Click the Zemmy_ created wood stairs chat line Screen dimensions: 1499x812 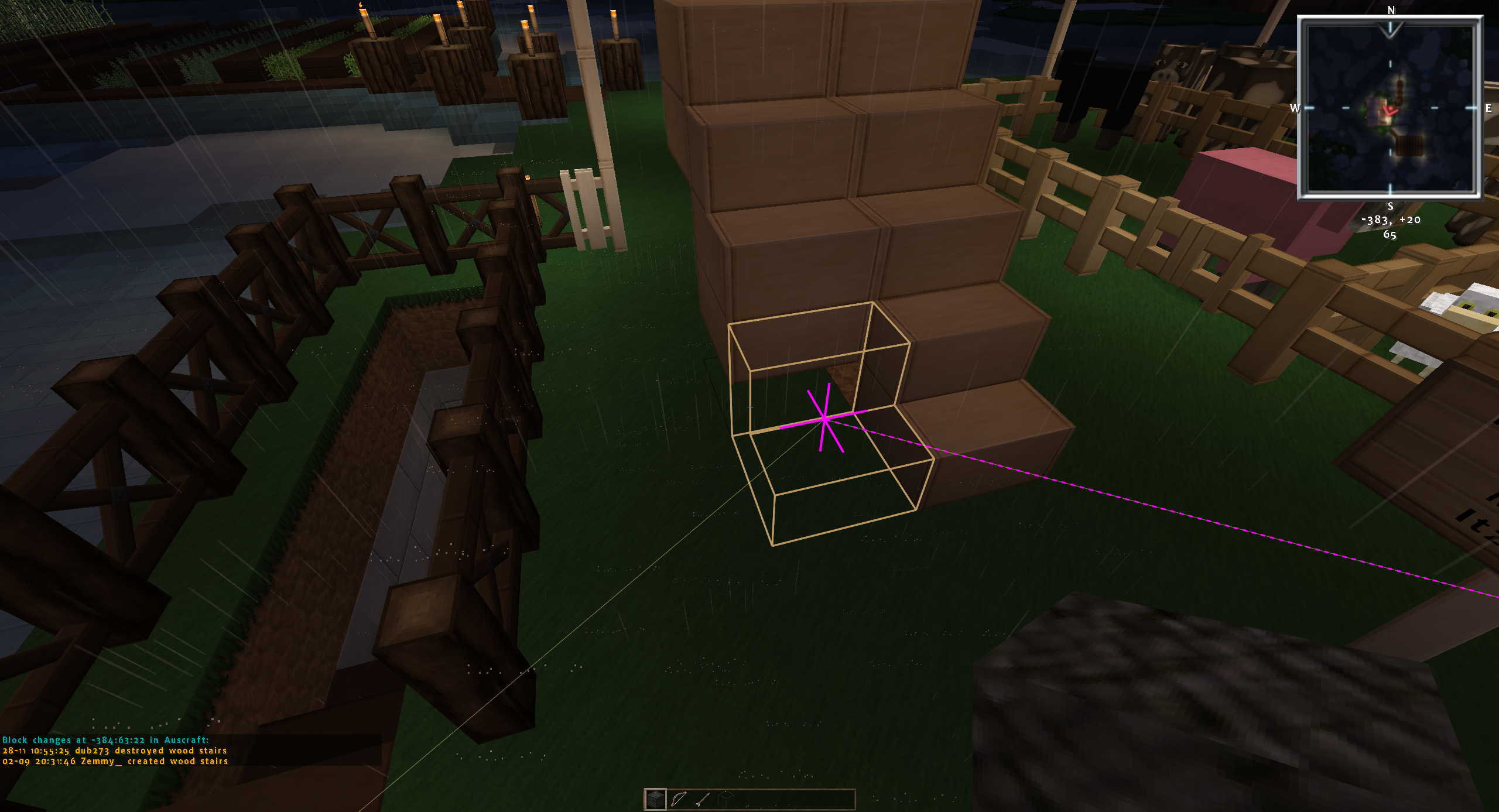(x=115, y=761)
